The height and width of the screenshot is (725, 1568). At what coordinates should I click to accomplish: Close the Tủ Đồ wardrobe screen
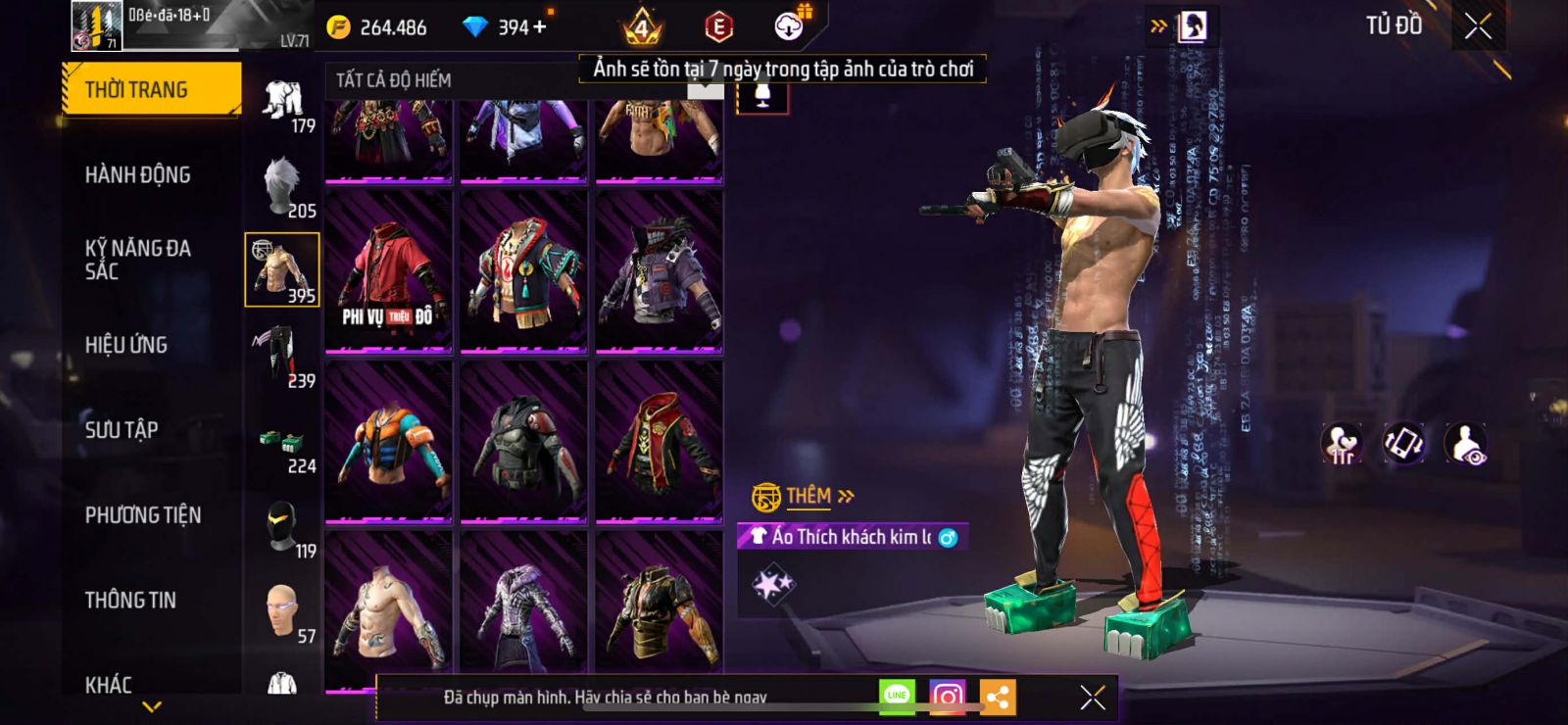(1478, 26)
